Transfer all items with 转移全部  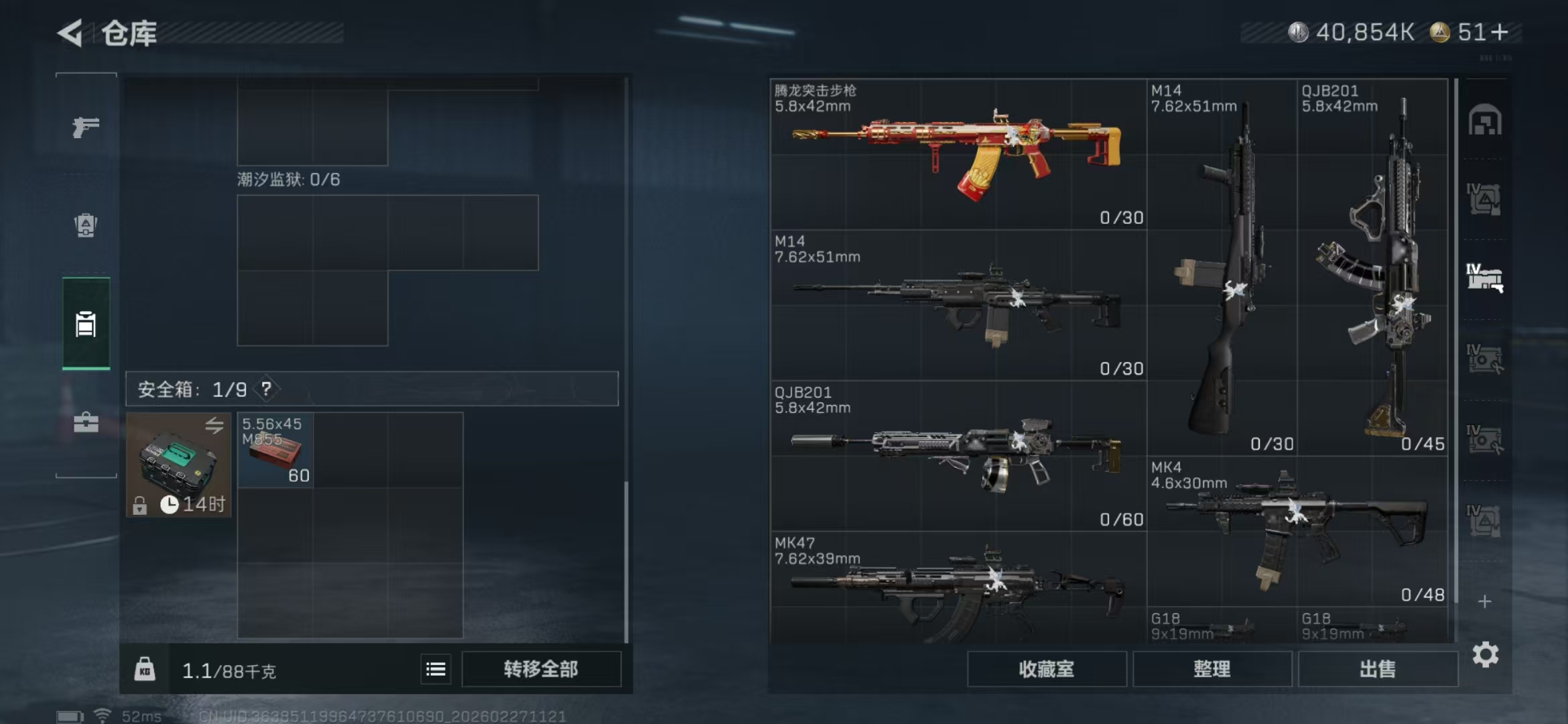pyautogui.click(x=541, y=669)
